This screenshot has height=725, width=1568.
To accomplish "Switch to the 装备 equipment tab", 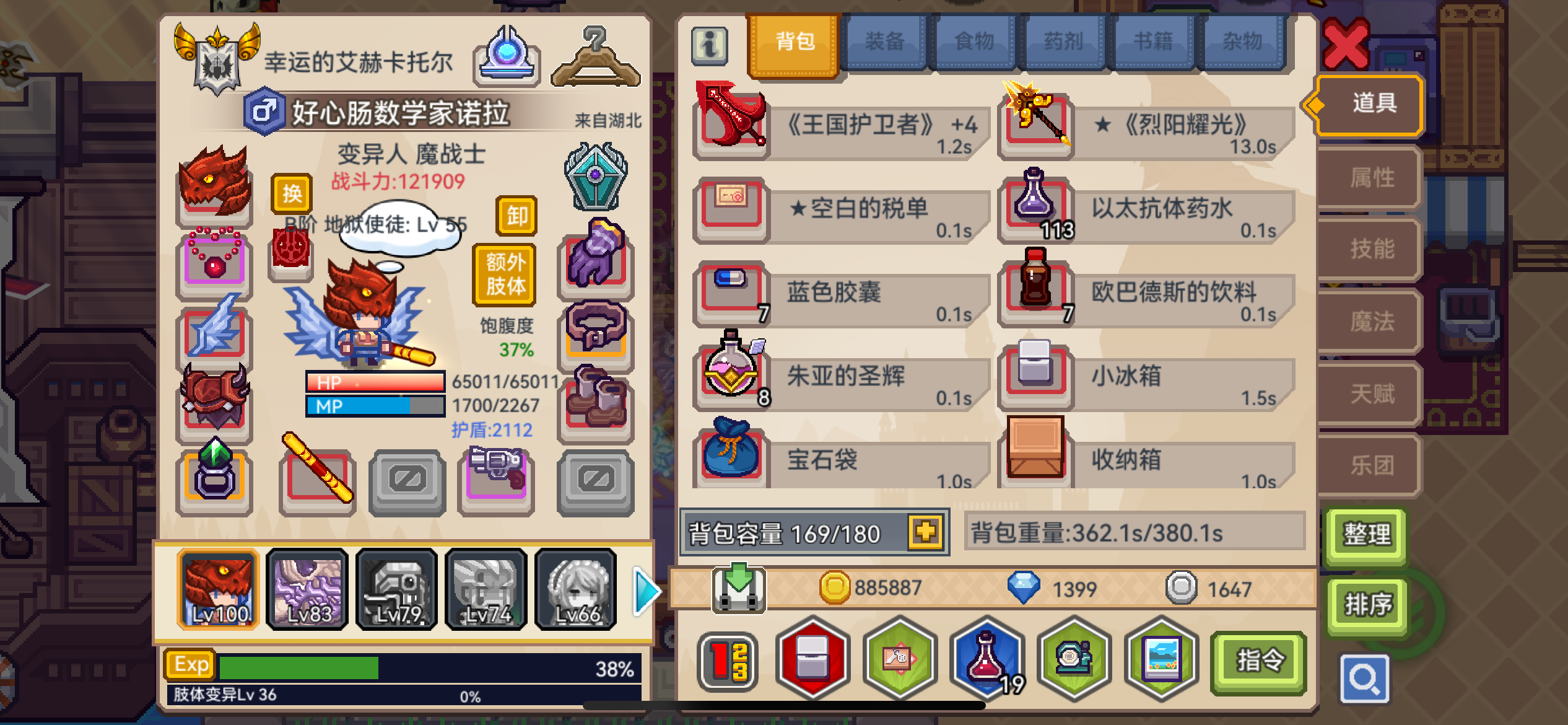I will tap(885, 41).
